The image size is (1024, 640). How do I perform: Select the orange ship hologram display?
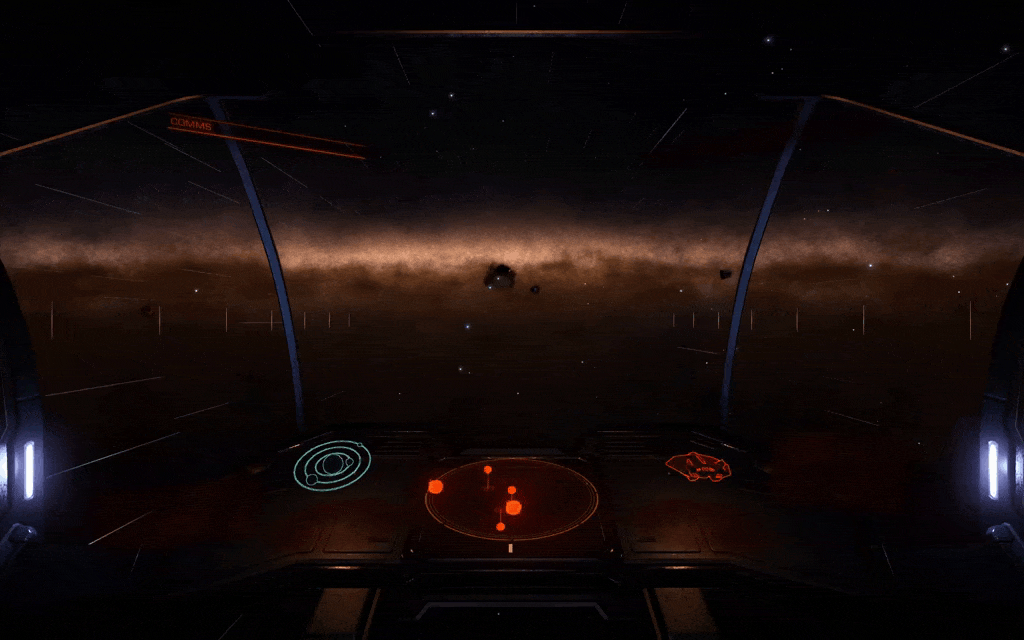pyautogui.click(x=698, y=466)
